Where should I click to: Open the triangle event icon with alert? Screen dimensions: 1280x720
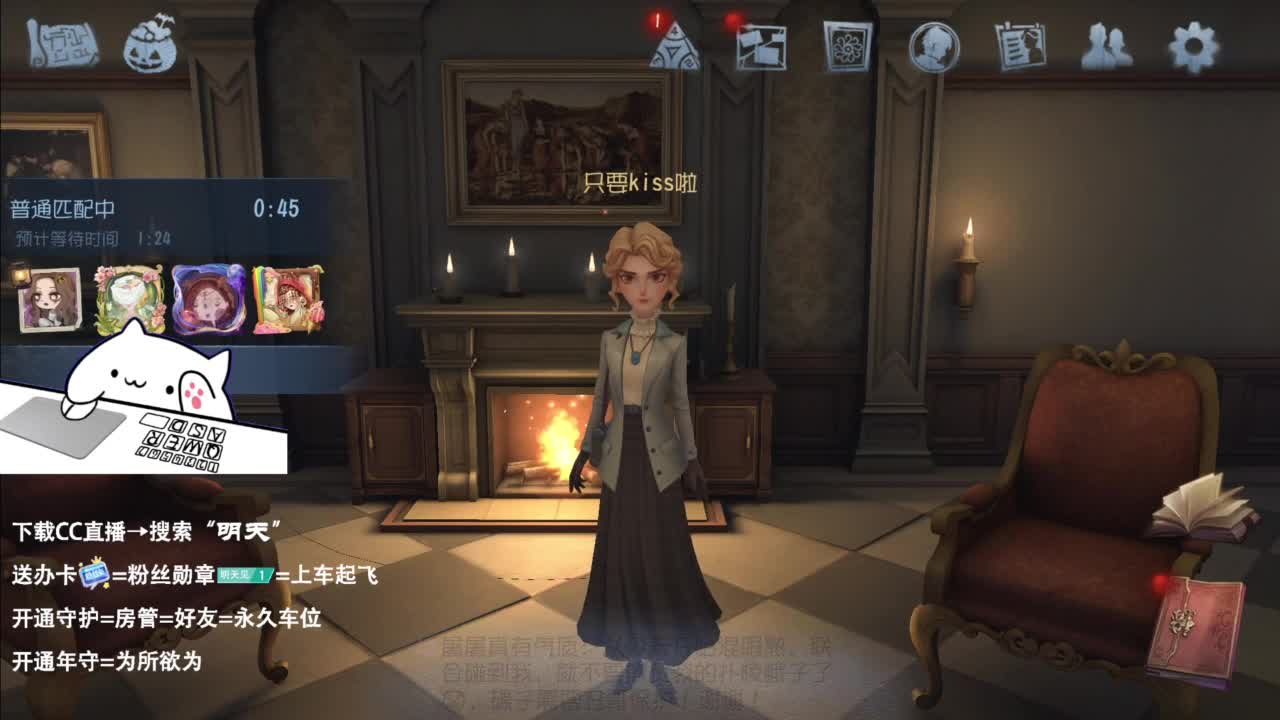click(678, 44)
